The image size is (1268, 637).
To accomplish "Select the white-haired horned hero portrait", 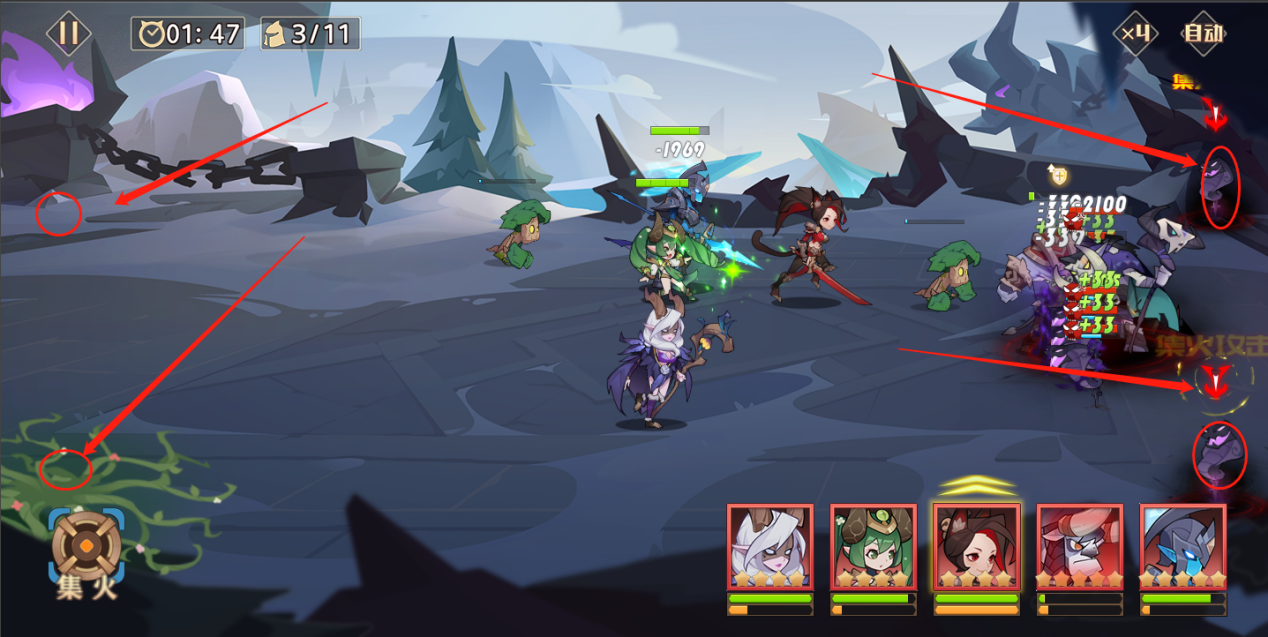I will 770,547.
